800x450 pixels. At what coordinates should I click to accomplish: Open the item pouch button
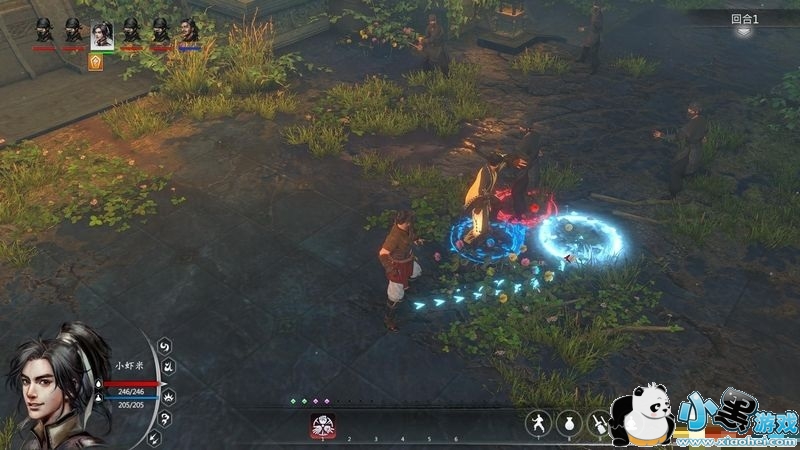pyautogui.click(x=568, y=422)
